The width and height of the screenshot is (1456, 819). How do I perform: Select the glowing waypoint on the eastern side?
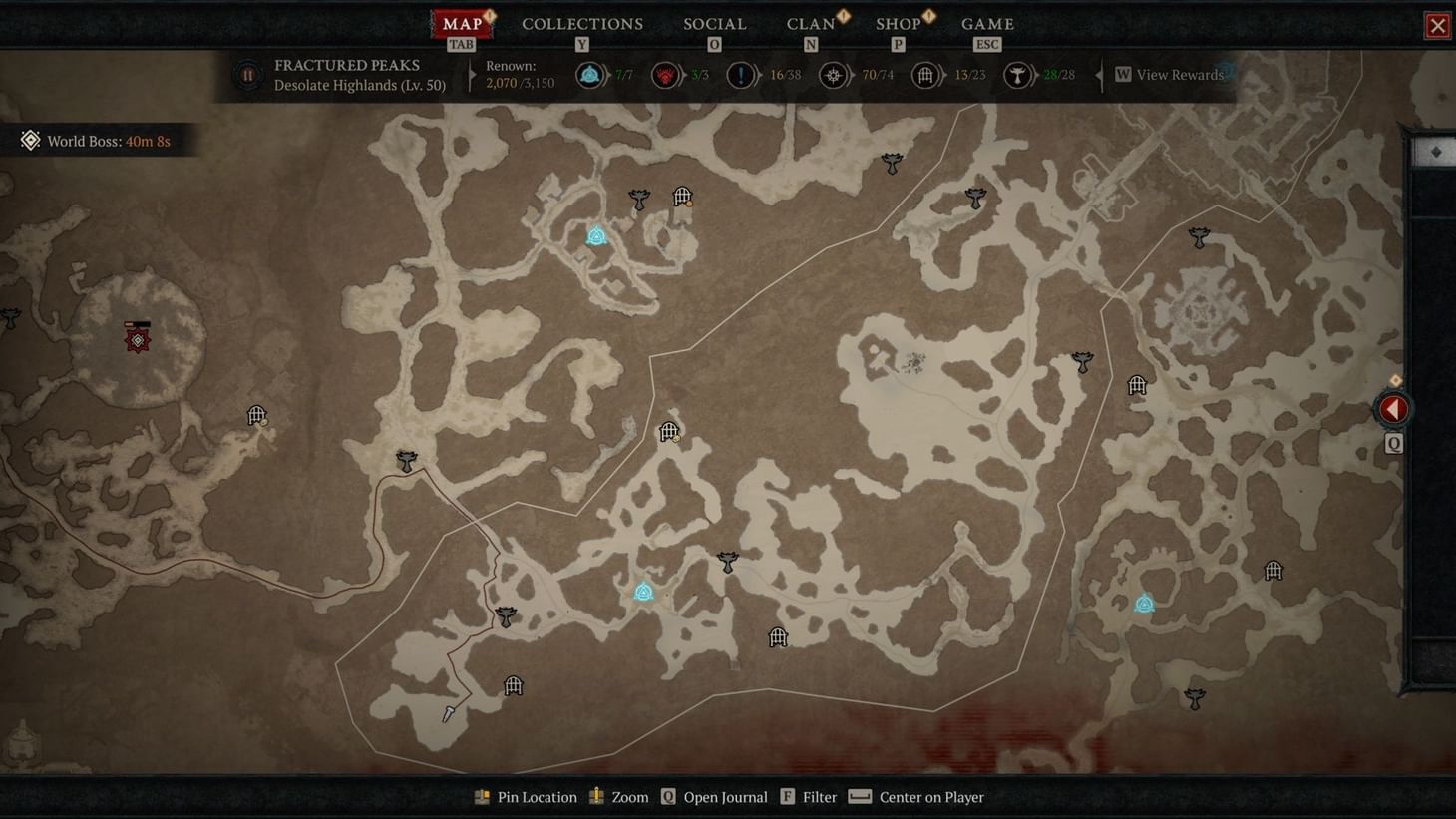[1144, 603]
